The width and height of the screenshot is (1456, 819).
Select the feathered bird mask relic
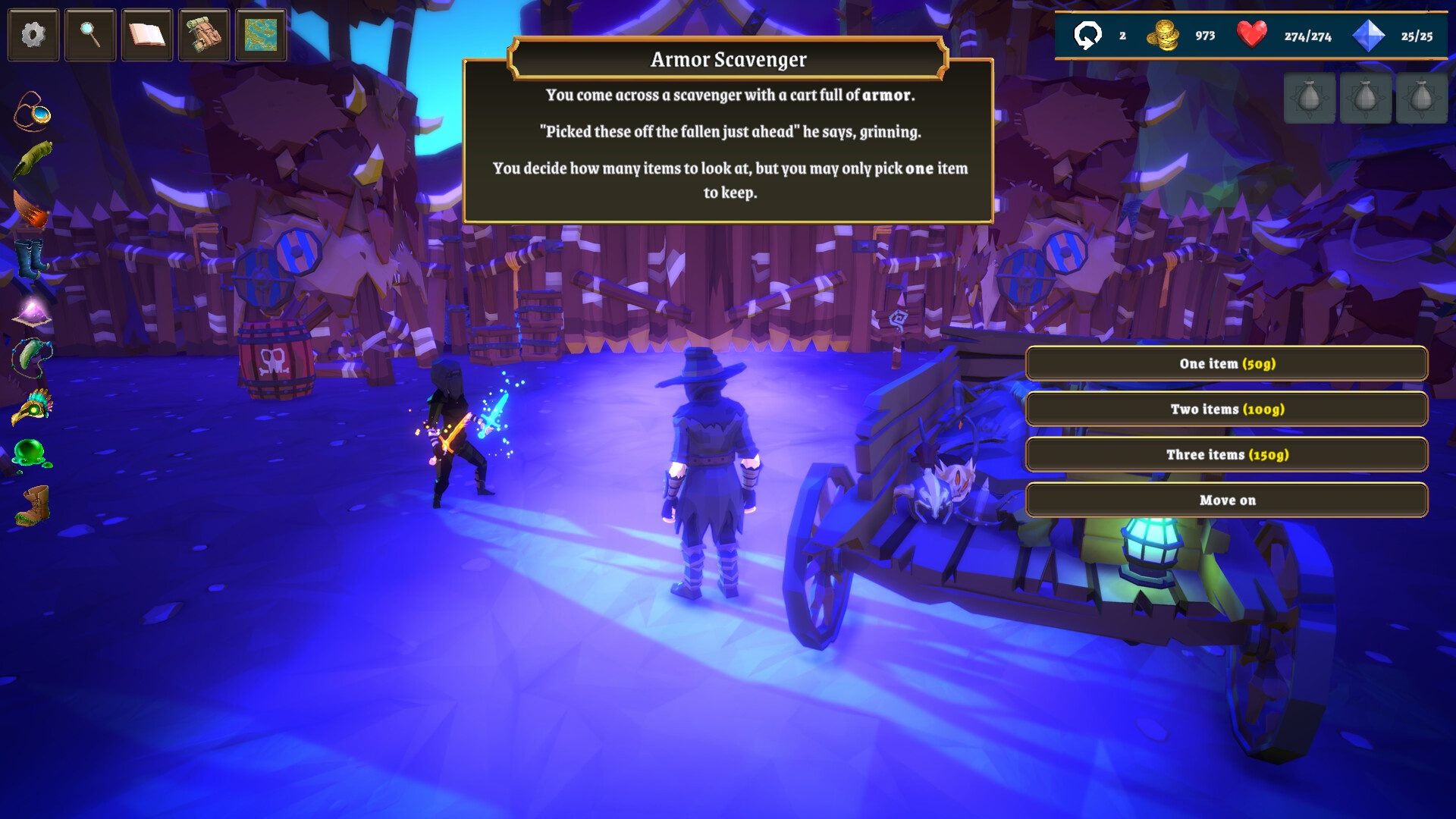click(33, 406)
